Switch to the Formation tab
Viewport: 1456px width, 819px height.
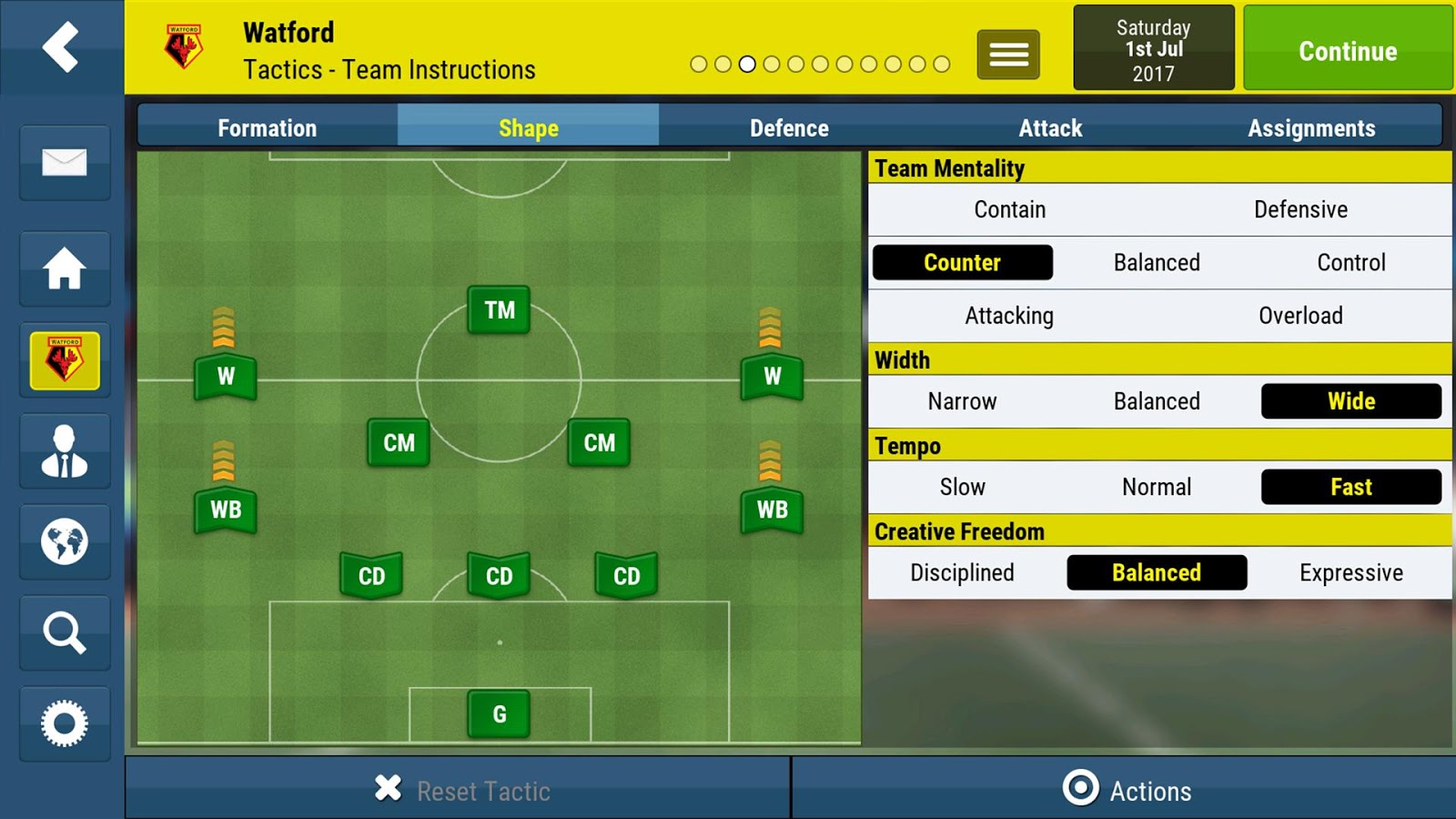coord(267,127)
